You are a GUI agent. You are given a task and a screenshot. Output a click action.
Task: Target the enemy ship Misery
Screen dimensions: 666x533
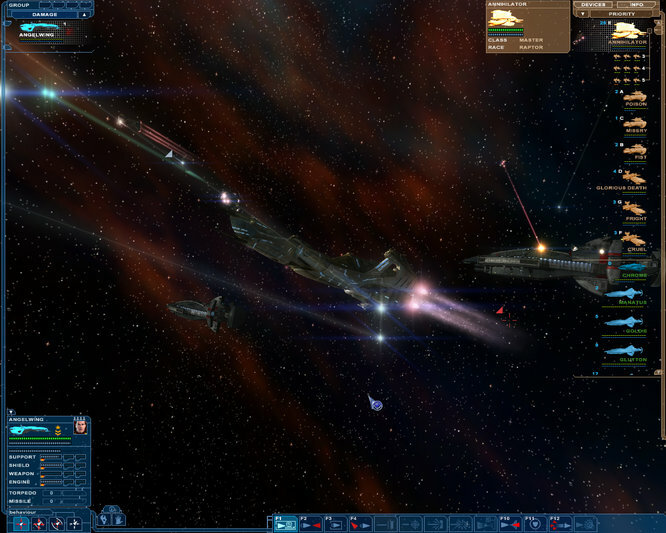coord(634,123)
